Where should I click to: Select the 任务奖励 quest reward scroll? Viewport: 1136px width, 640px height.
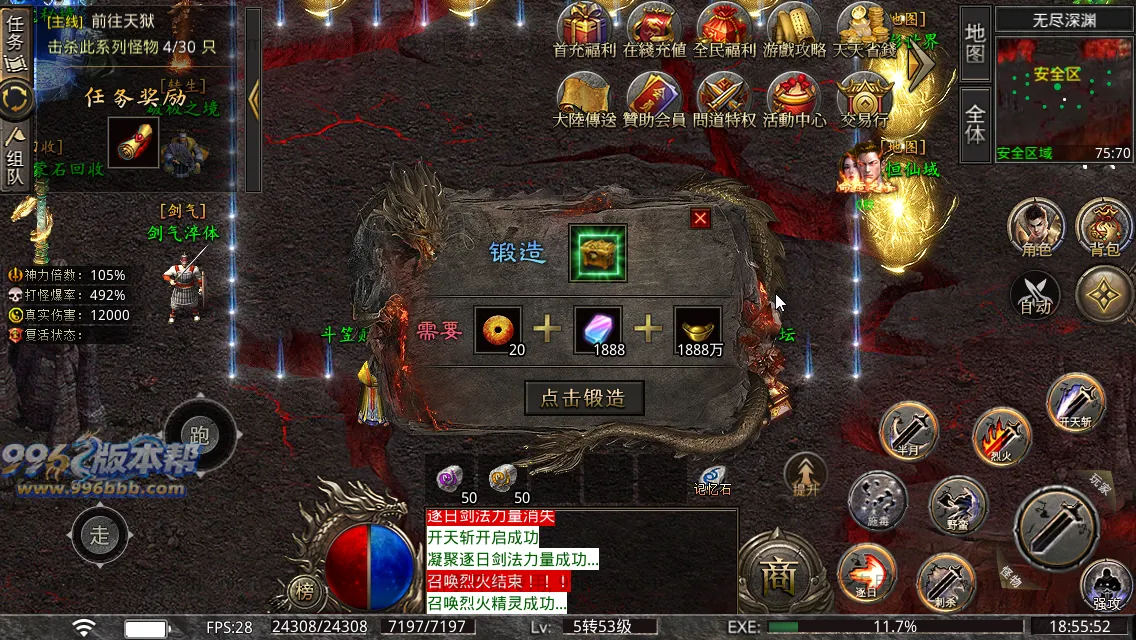point(133,143)
